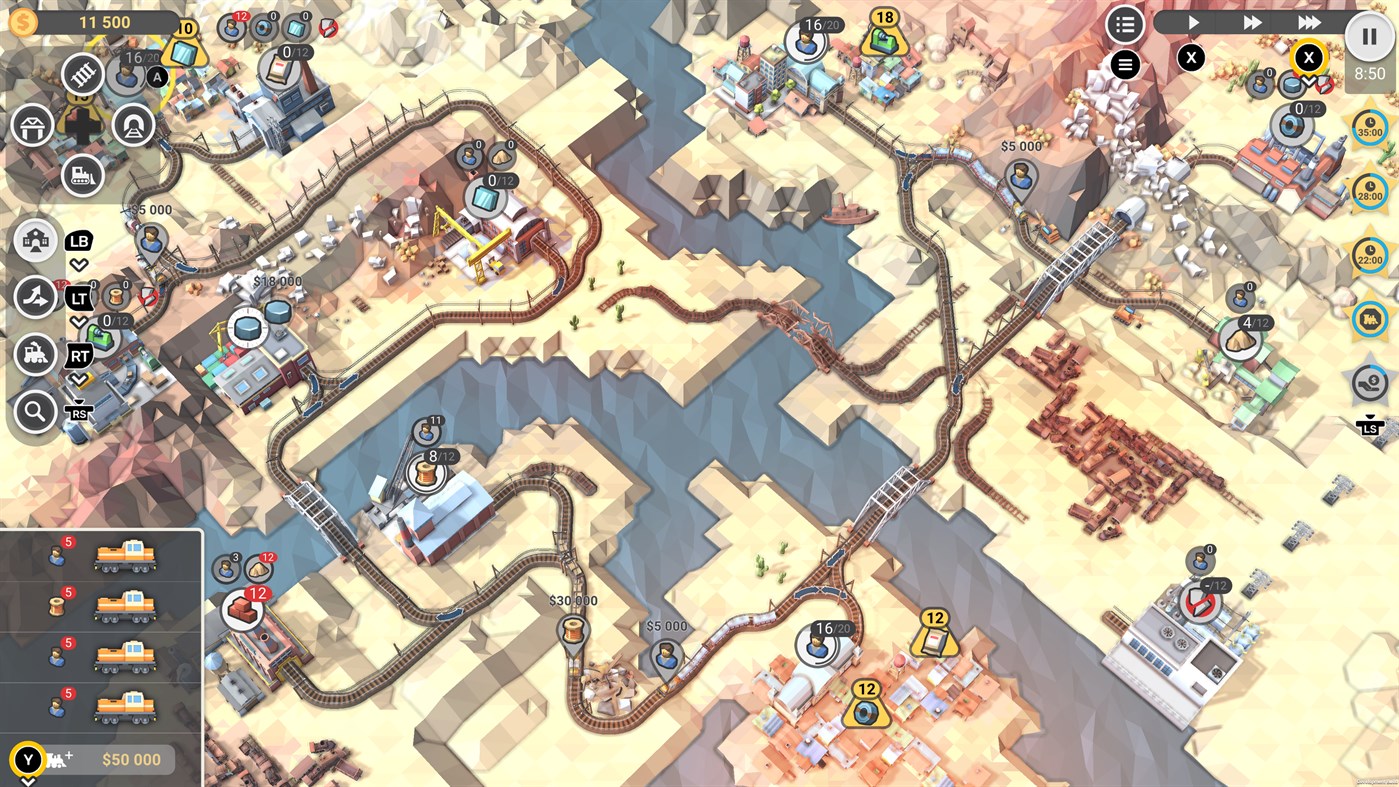Open the school upgrade panel
Viewport: 1399px width, 787px height.
point(35,240)
